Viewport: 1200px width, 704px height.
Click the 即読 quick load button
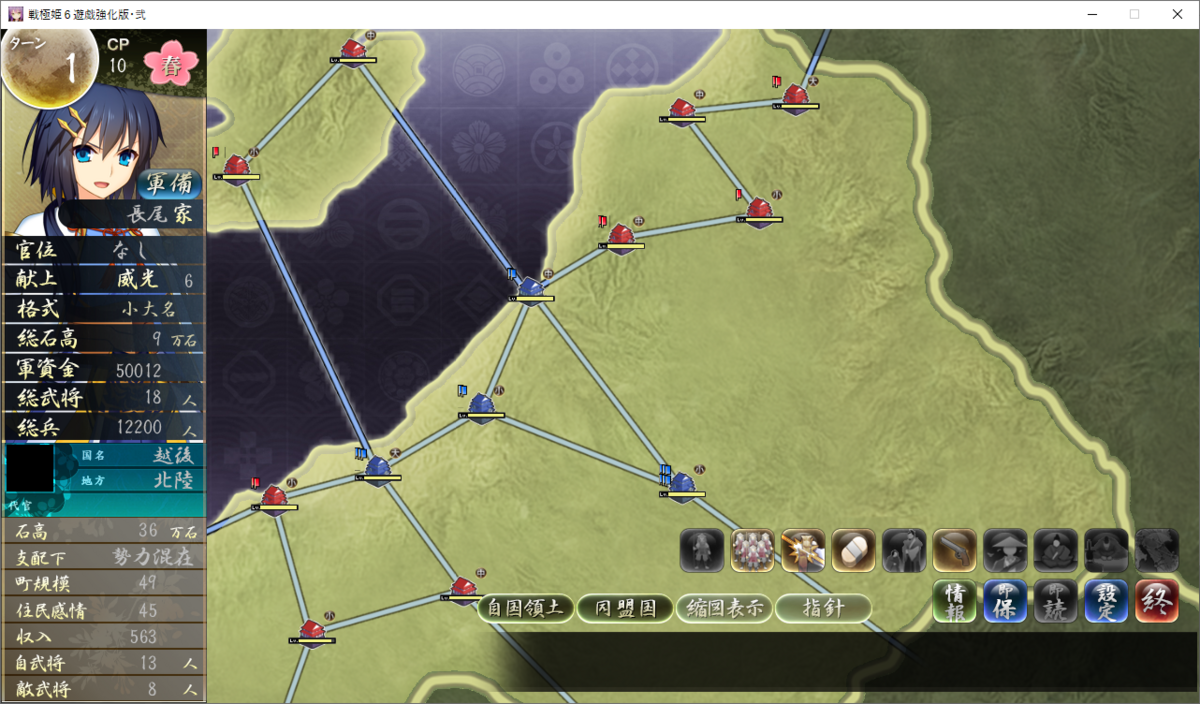1055,601
